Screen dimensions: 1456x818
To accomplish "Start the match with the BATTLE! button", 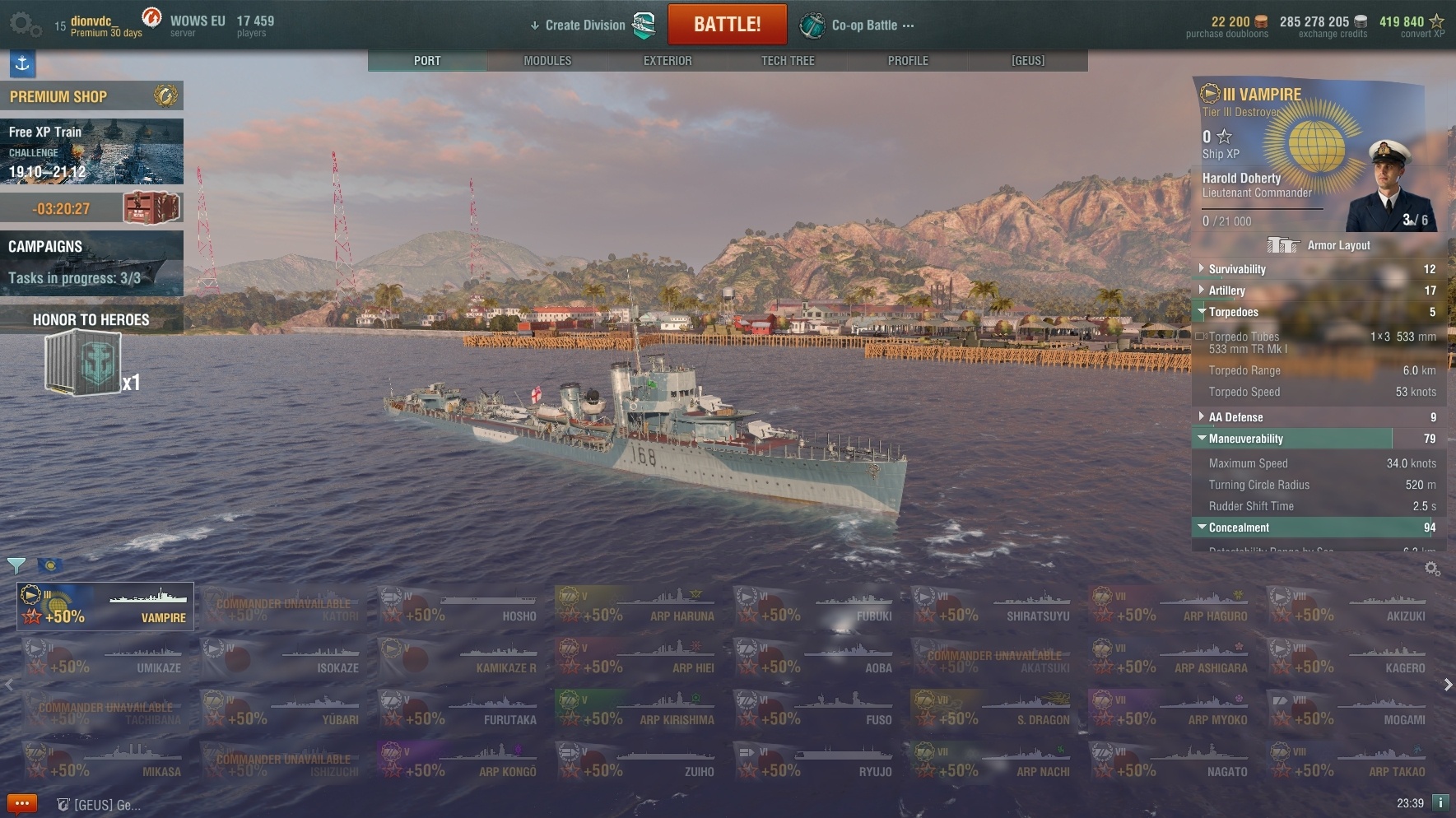I will coord(727,25).
